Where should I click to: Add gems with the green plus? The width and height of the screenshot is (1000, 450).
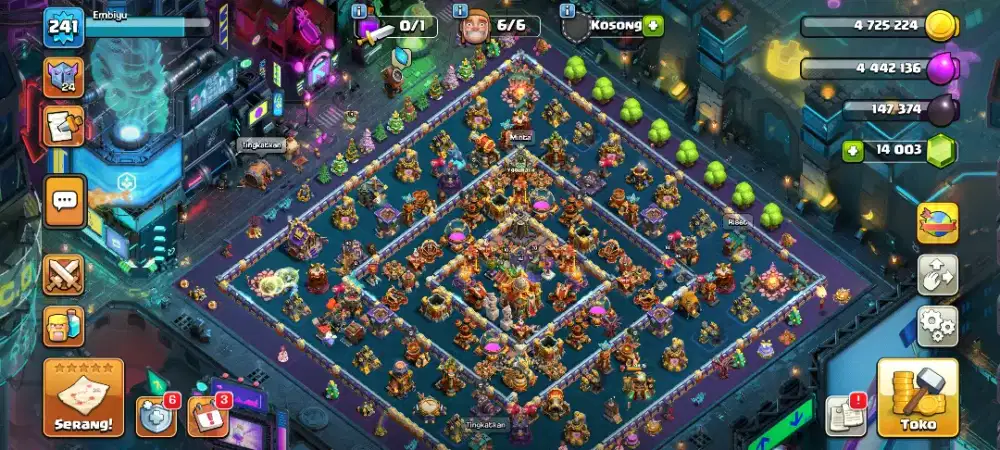point(853,151)
